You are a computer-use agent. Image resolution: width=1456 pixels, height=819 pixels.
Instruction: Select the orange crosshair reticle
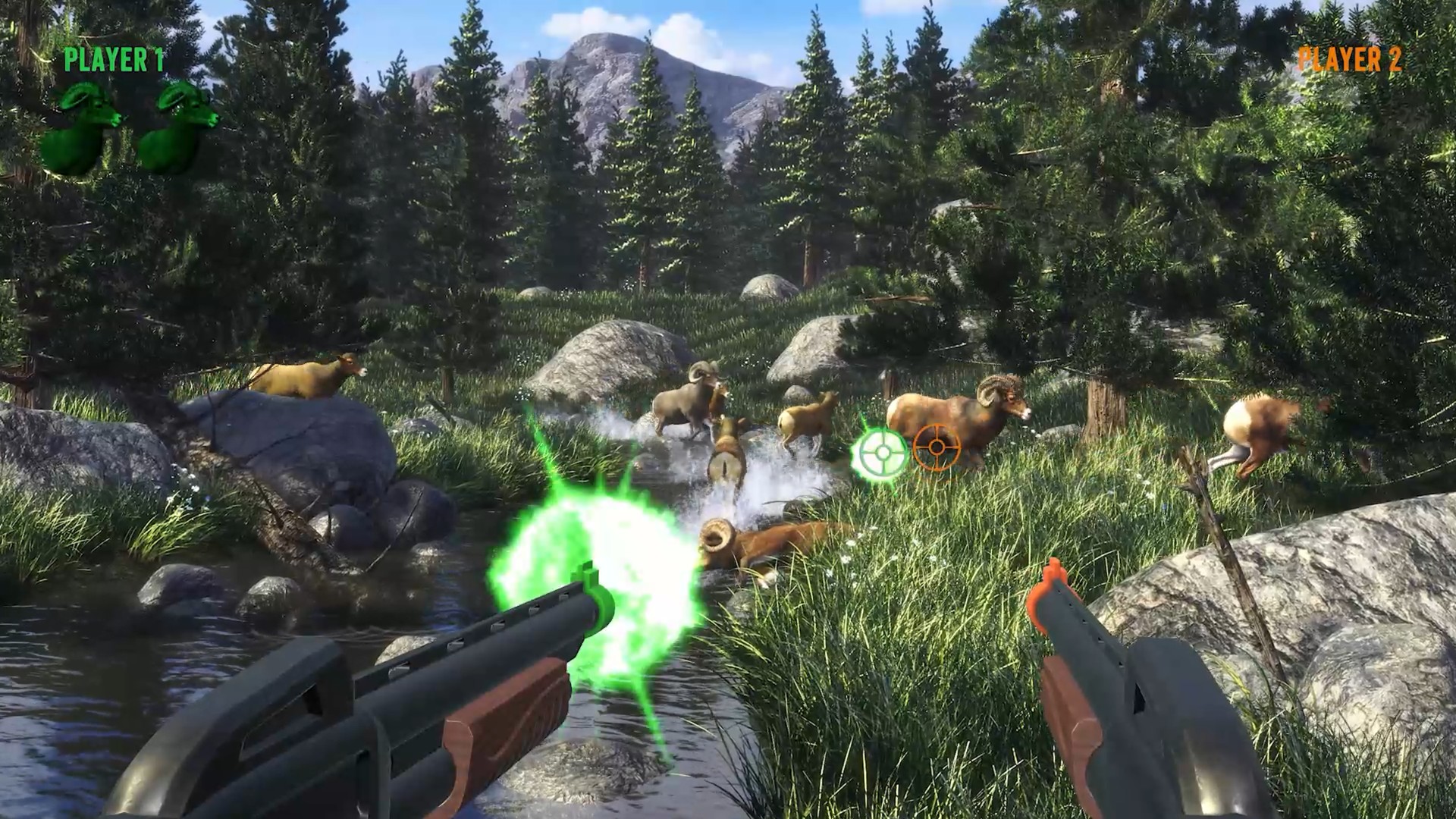click(937, 447)
